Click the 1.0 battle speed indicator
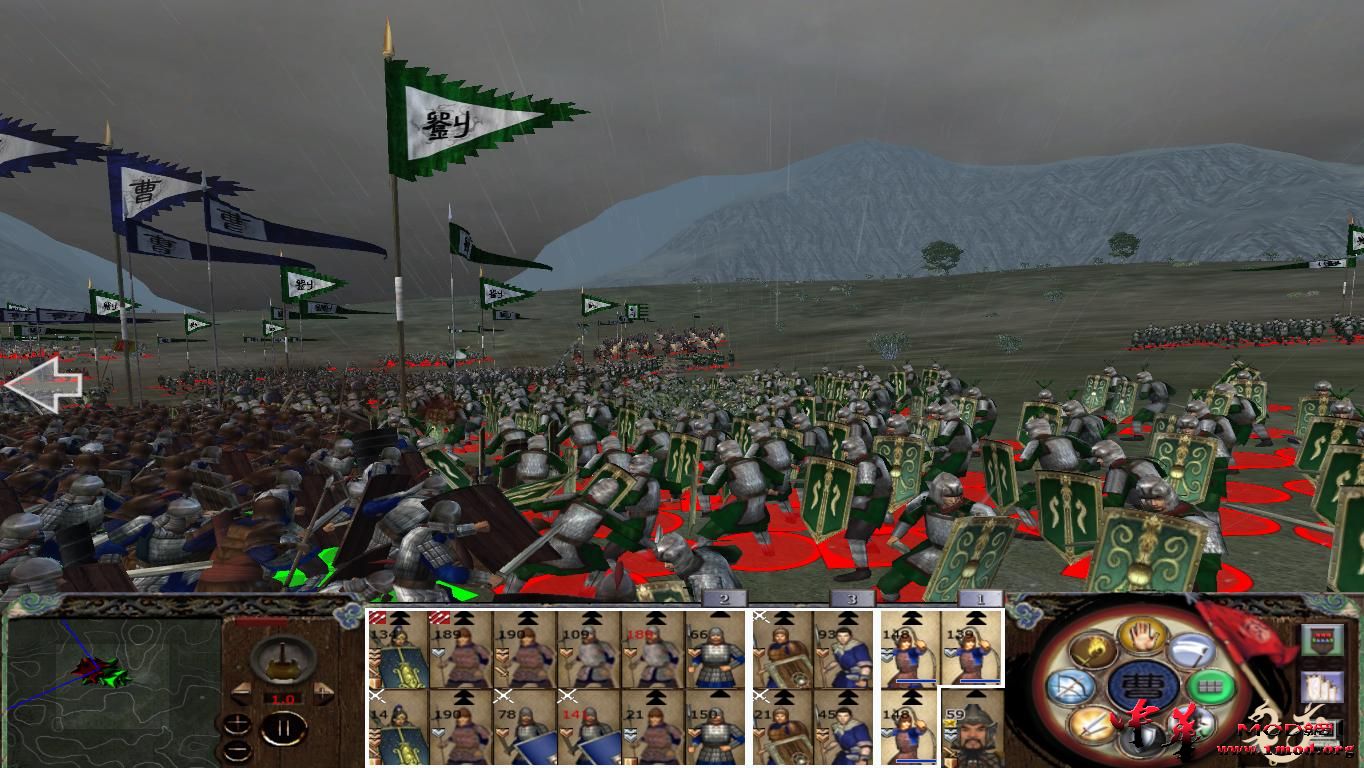 coord(283,698)
